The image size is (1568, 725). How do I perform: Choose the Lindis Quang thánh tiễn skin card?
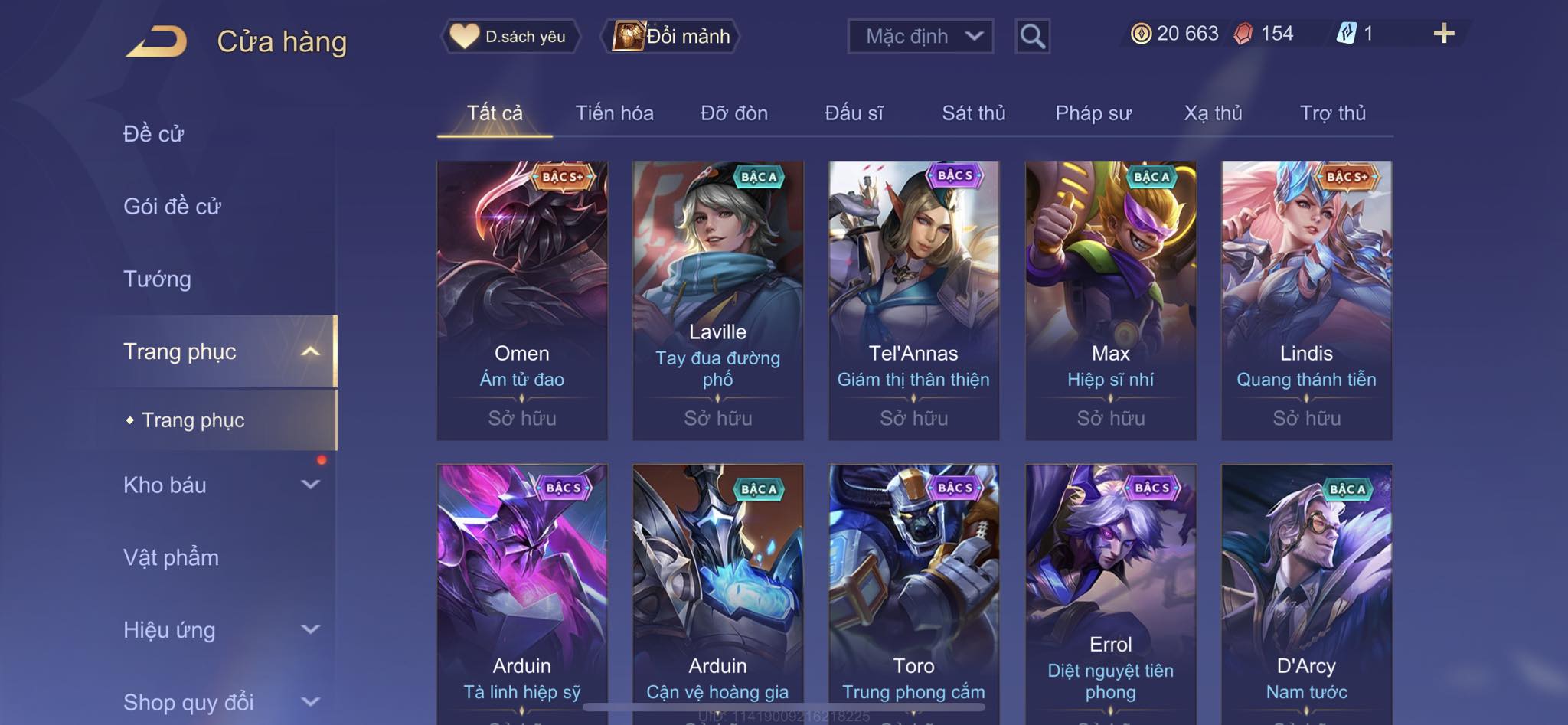point(1306,300)
